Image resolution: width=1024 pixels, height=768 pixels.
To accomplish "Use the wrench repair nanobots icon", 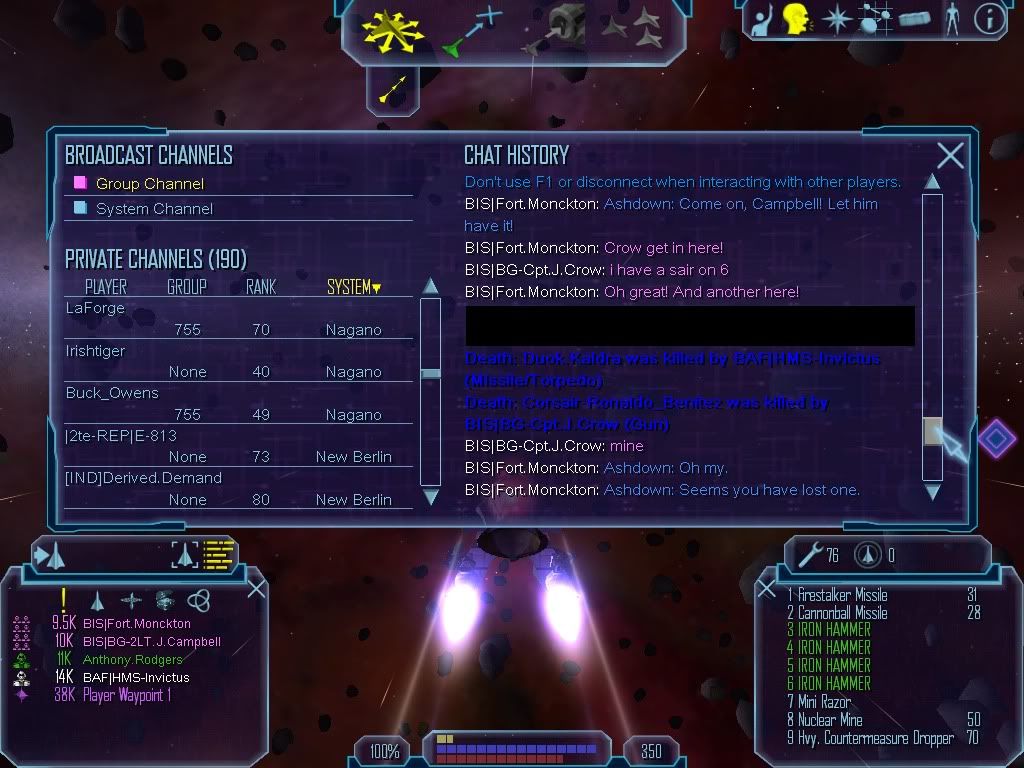I will [x=809, y=555].
